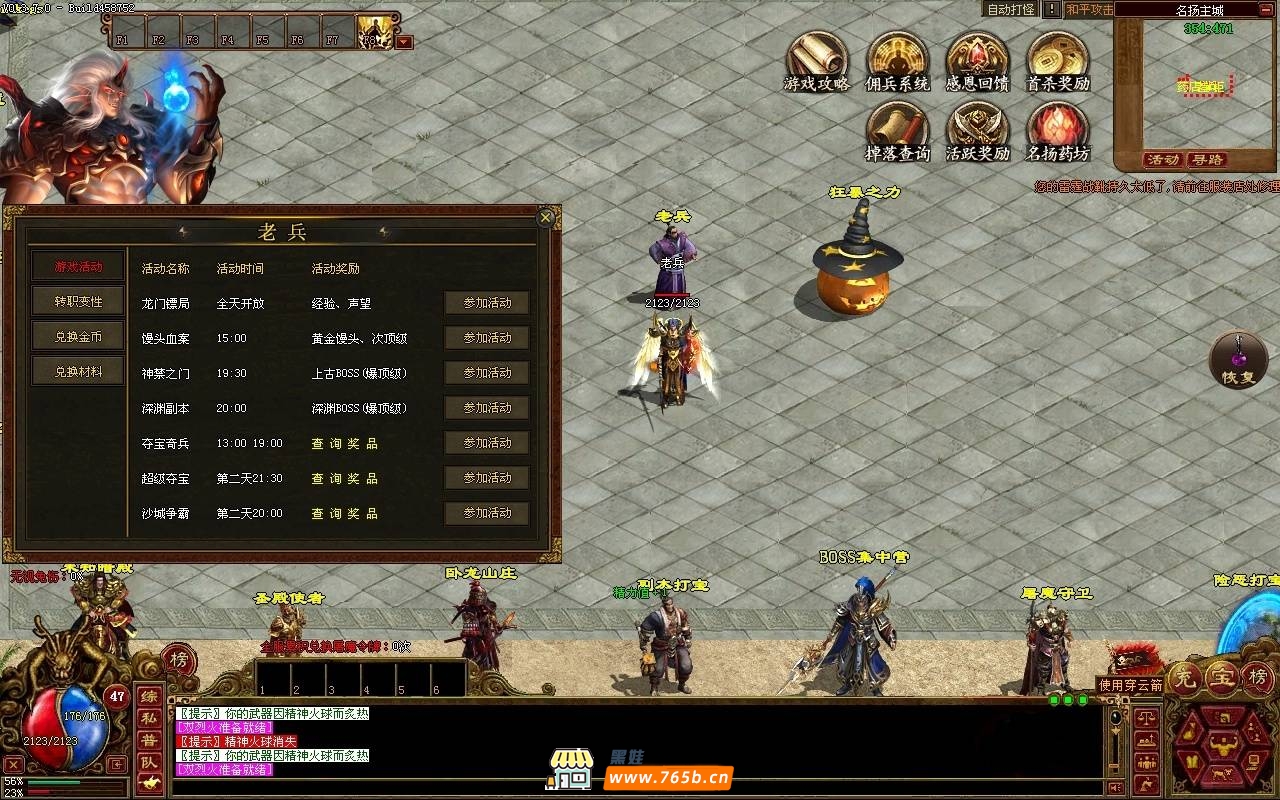Open the 游戏攻略 guide icon

[817, 60]
